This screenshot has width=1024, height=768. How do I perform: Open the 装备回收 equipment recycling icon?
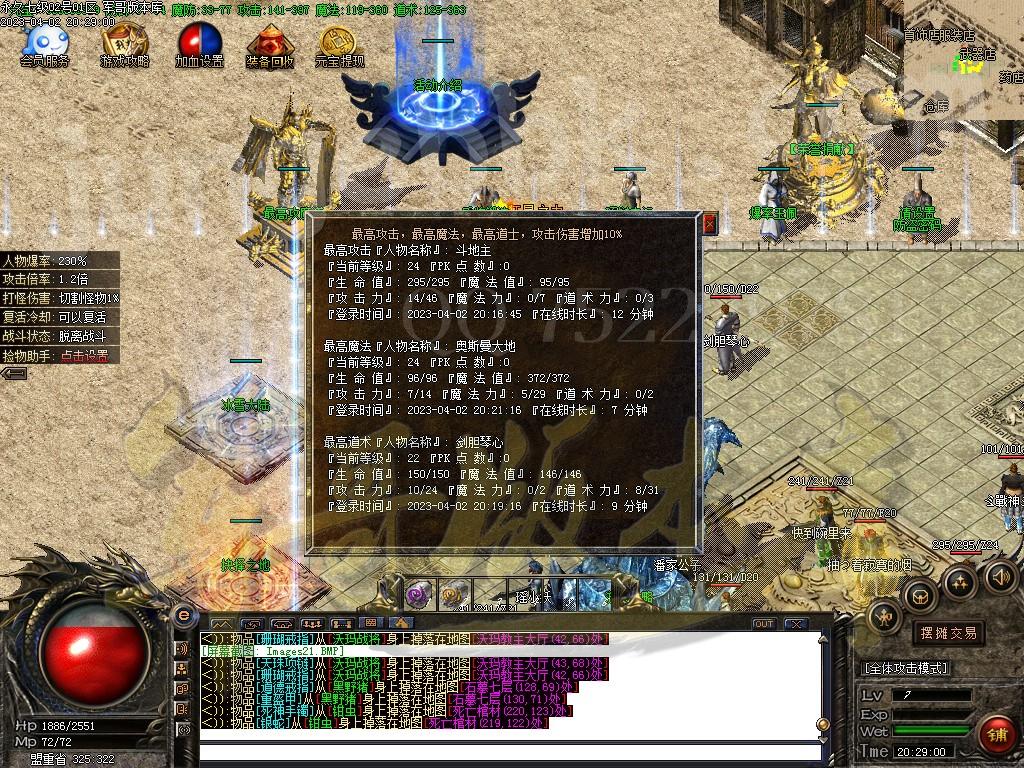coord(269,44)
